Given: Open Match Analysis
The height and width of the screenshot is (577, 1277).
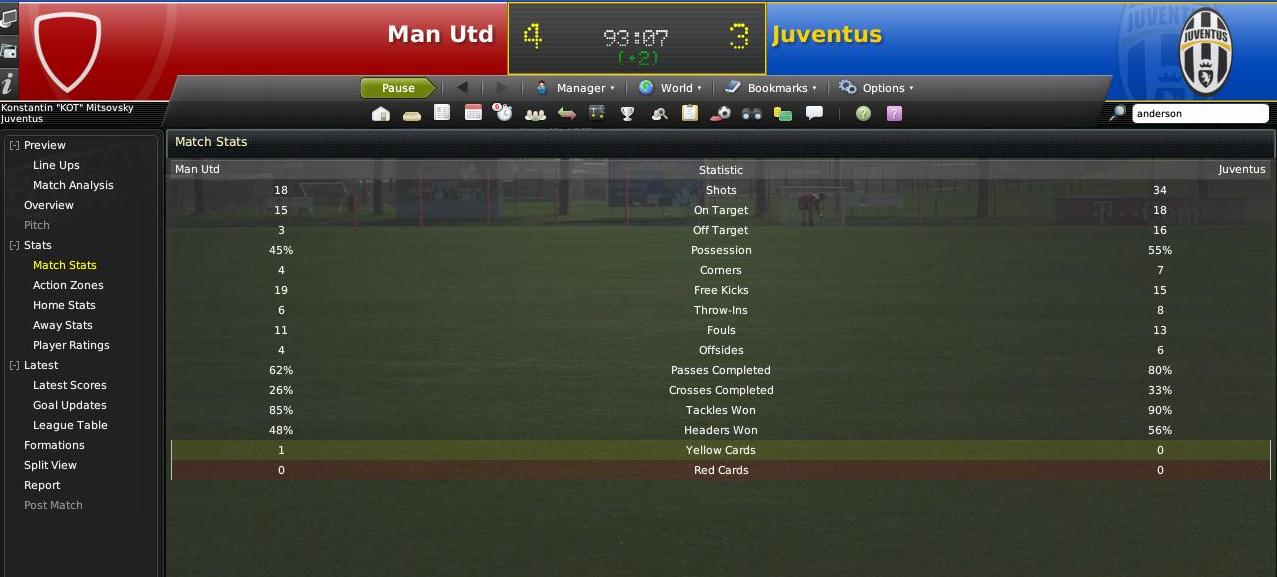Looking at the screenshot, I should pyautogui.click(x=73, y=185).
